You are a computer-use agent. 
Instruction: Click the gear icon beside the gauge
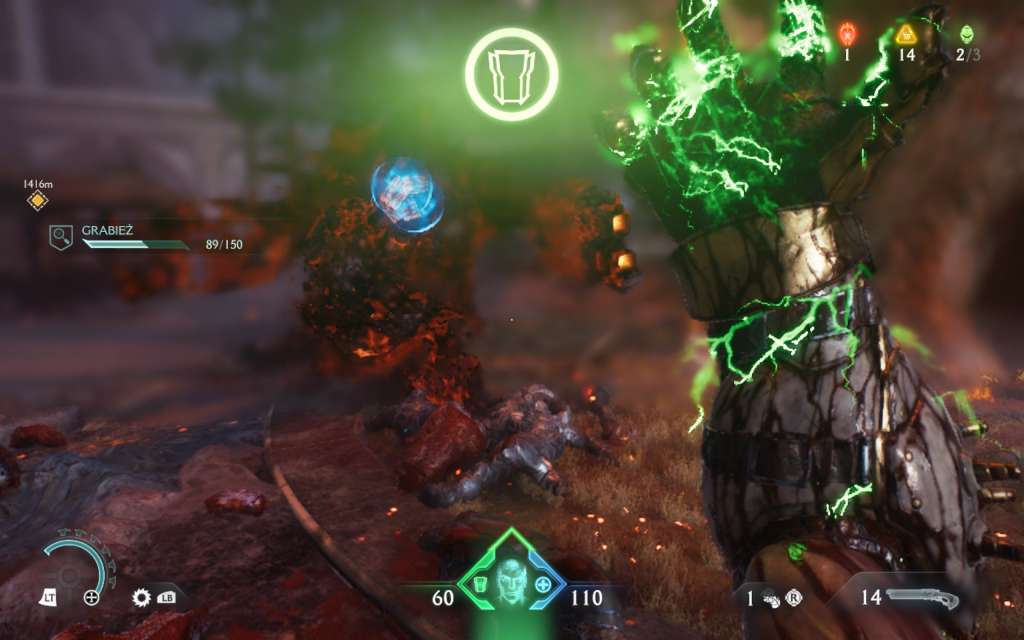(x=141, y=598)
